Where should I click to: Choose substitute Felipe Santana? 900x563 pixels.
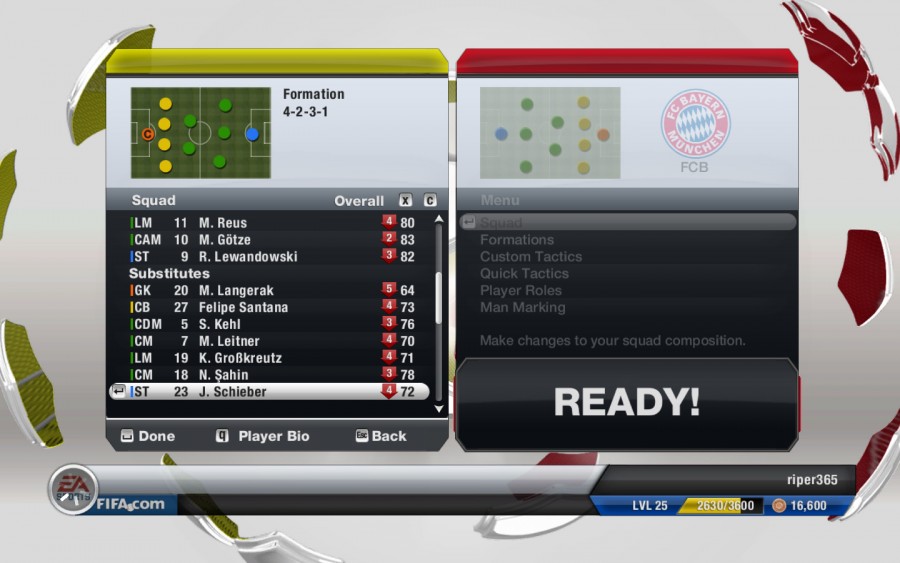pyautogui.click(x=270, y=307)
